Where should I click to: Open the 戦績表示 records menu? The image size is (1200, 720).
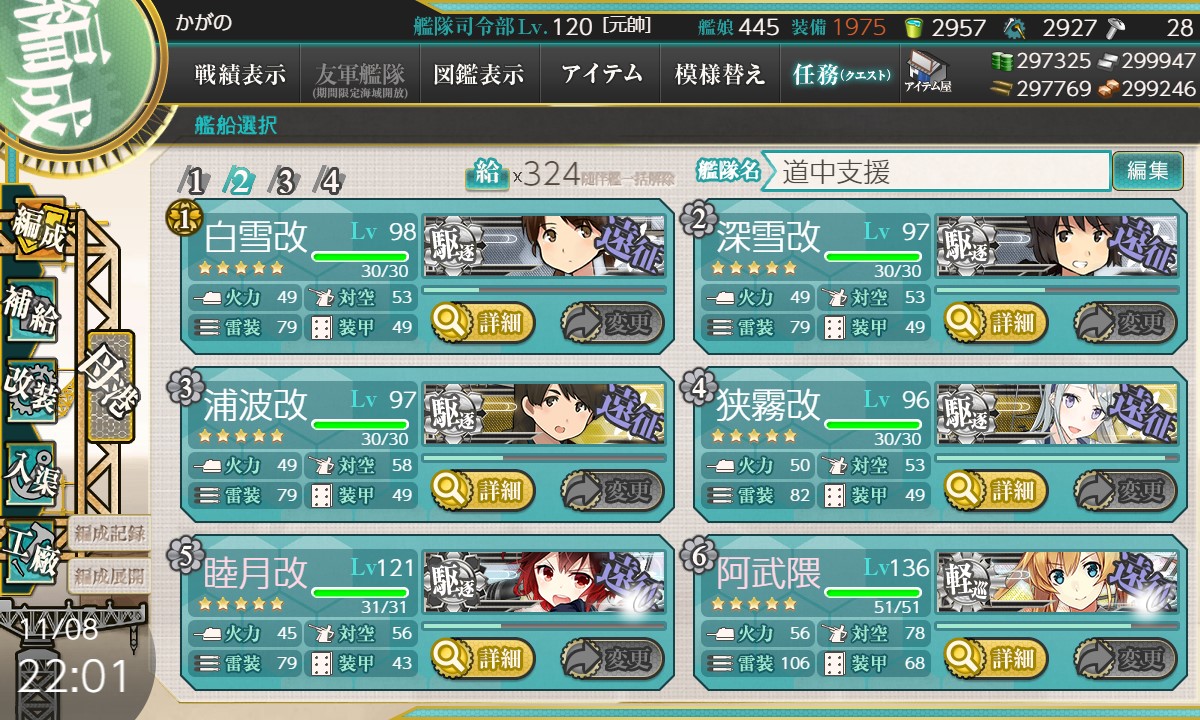point(240,75)
